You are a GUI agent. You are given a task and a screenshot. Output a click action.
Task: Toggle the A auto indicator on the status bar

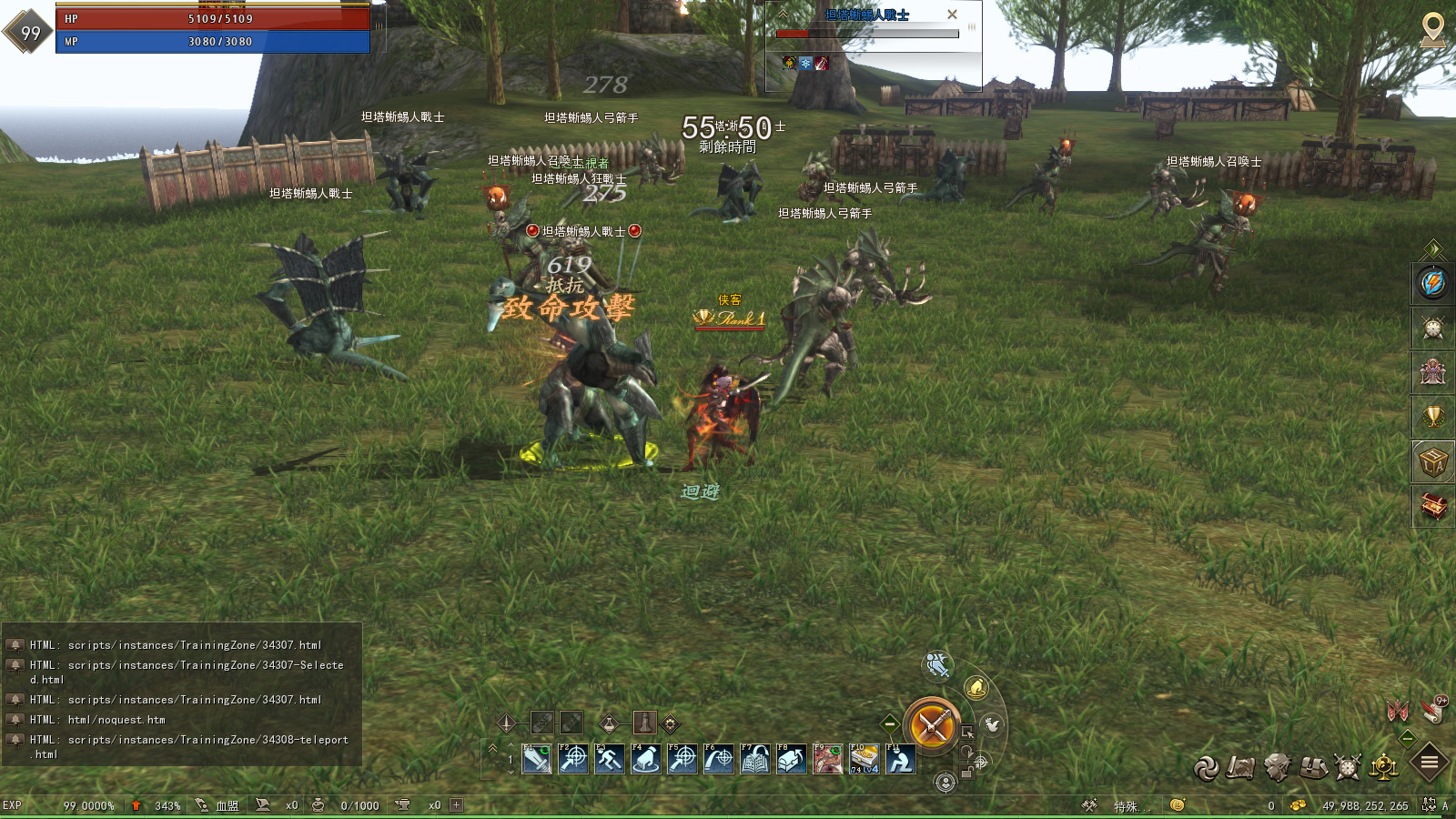tap(1446, 806)
